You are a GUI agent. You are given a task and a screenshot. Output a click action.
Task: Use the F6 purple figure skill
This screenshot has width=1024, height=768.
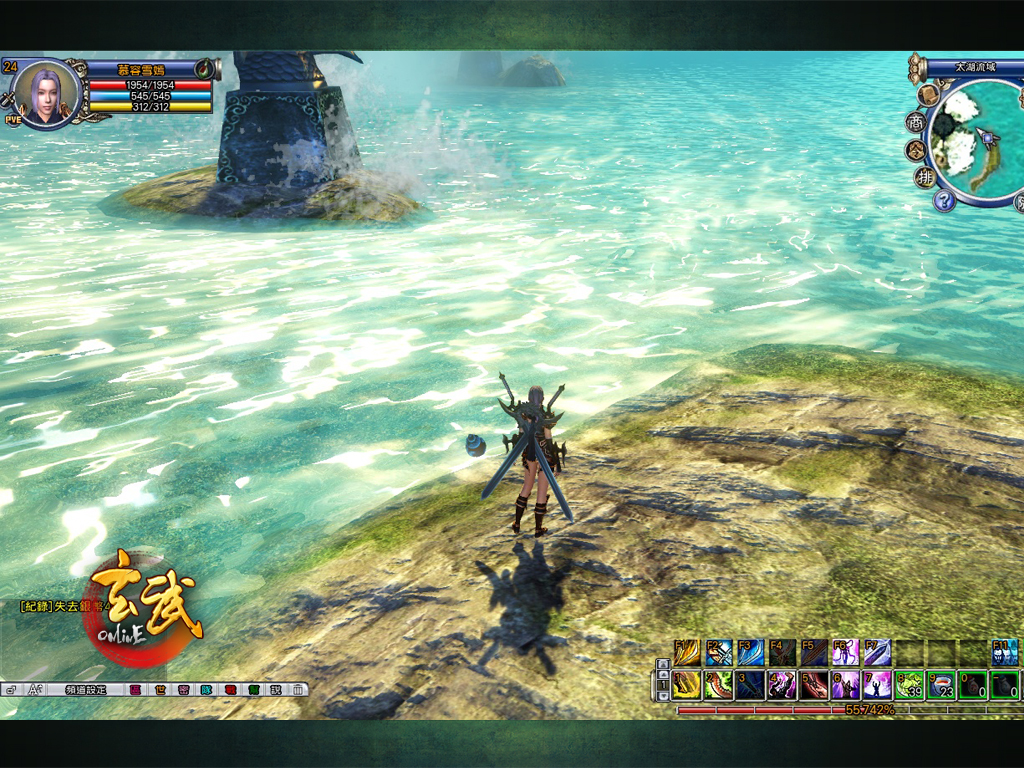click(x=845, y=653)
